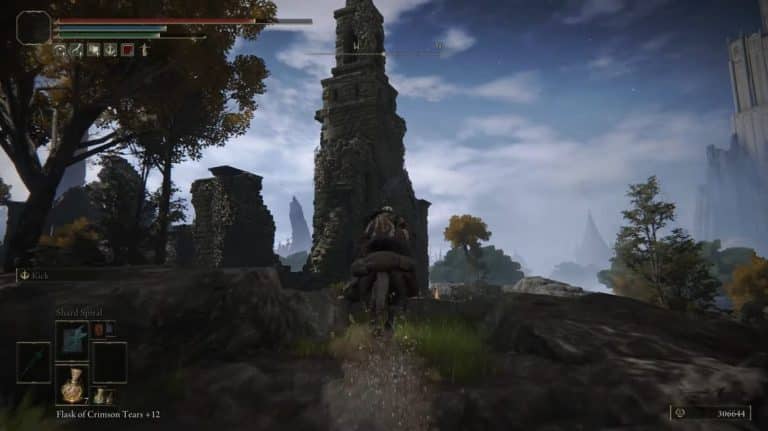Select the Flask of Crimson Tears slot
The image size is (768, 431).
(x=72, y=385)
